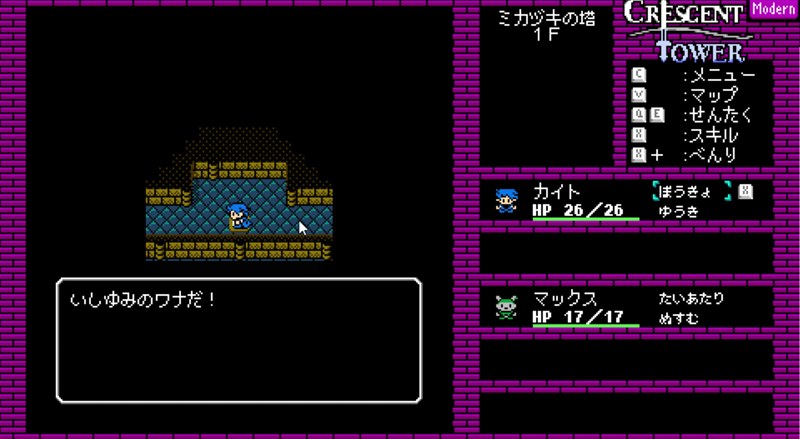800x439 pixels.
Task: Toggle the Modern display mode button
Action: 772,11
